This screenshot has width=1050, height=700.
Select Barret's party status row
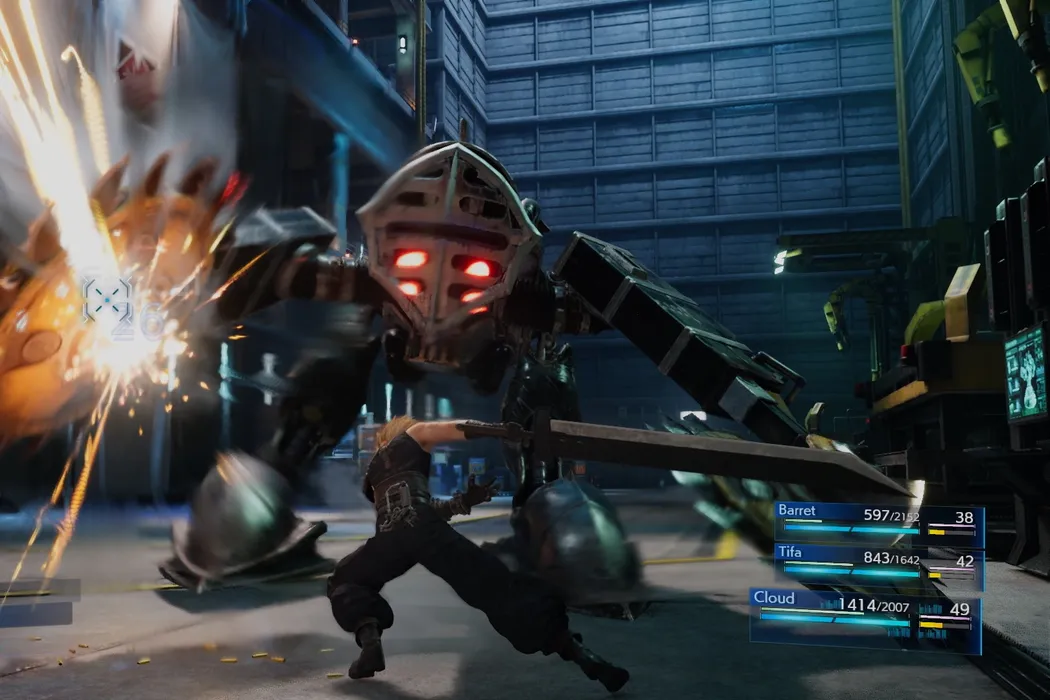878,524
